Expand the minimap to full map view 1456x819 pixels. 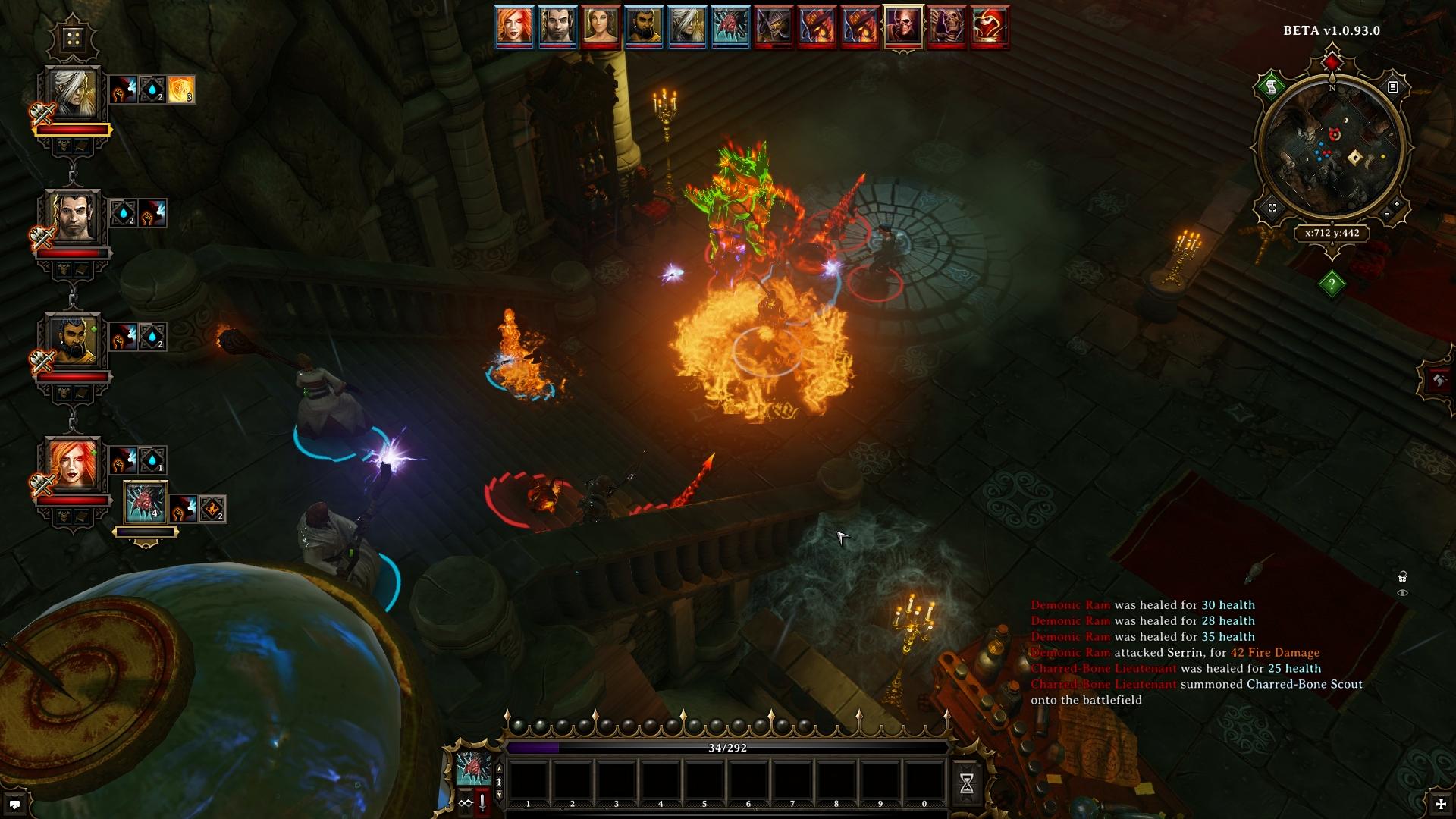coord(1272,207)
